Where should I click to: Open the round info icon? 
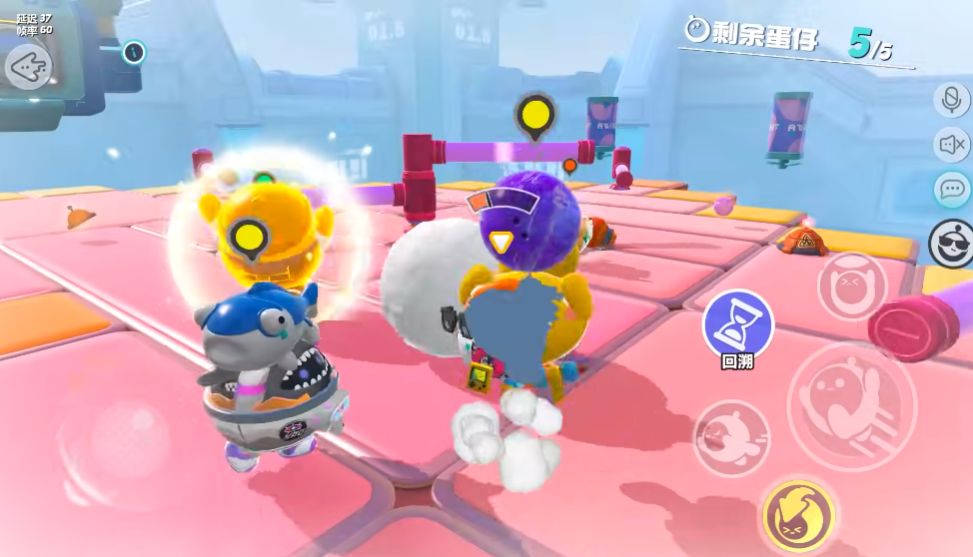coord(133,53)
